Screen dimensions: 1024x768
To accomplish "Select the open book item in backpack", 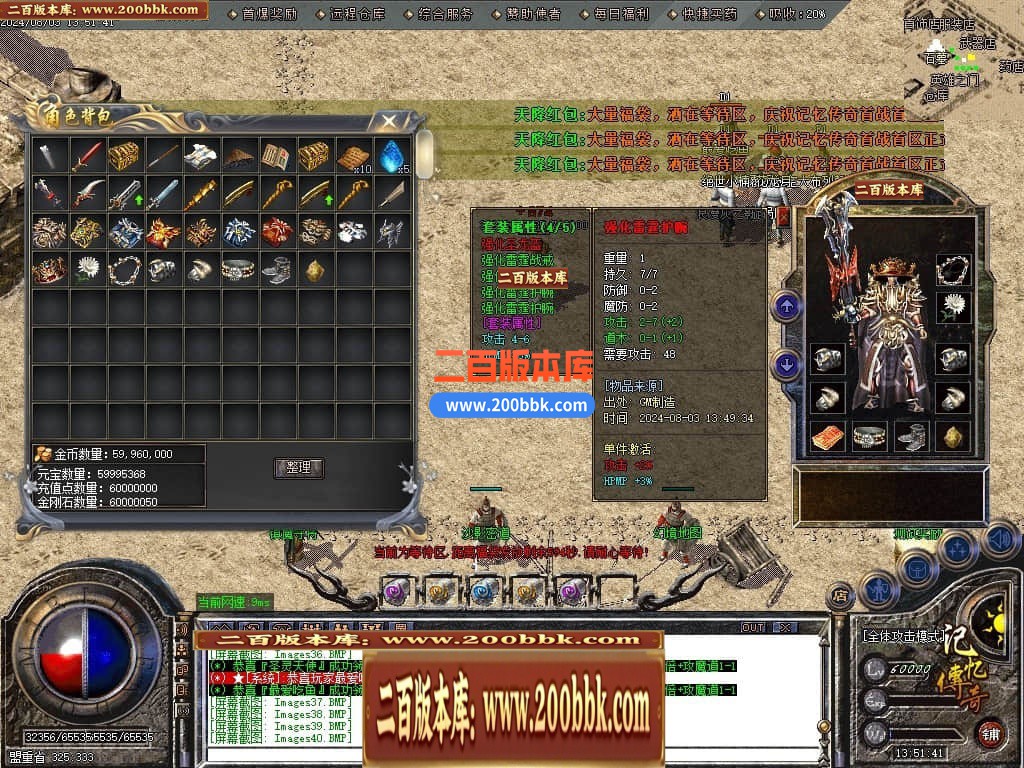I will 276,156.
